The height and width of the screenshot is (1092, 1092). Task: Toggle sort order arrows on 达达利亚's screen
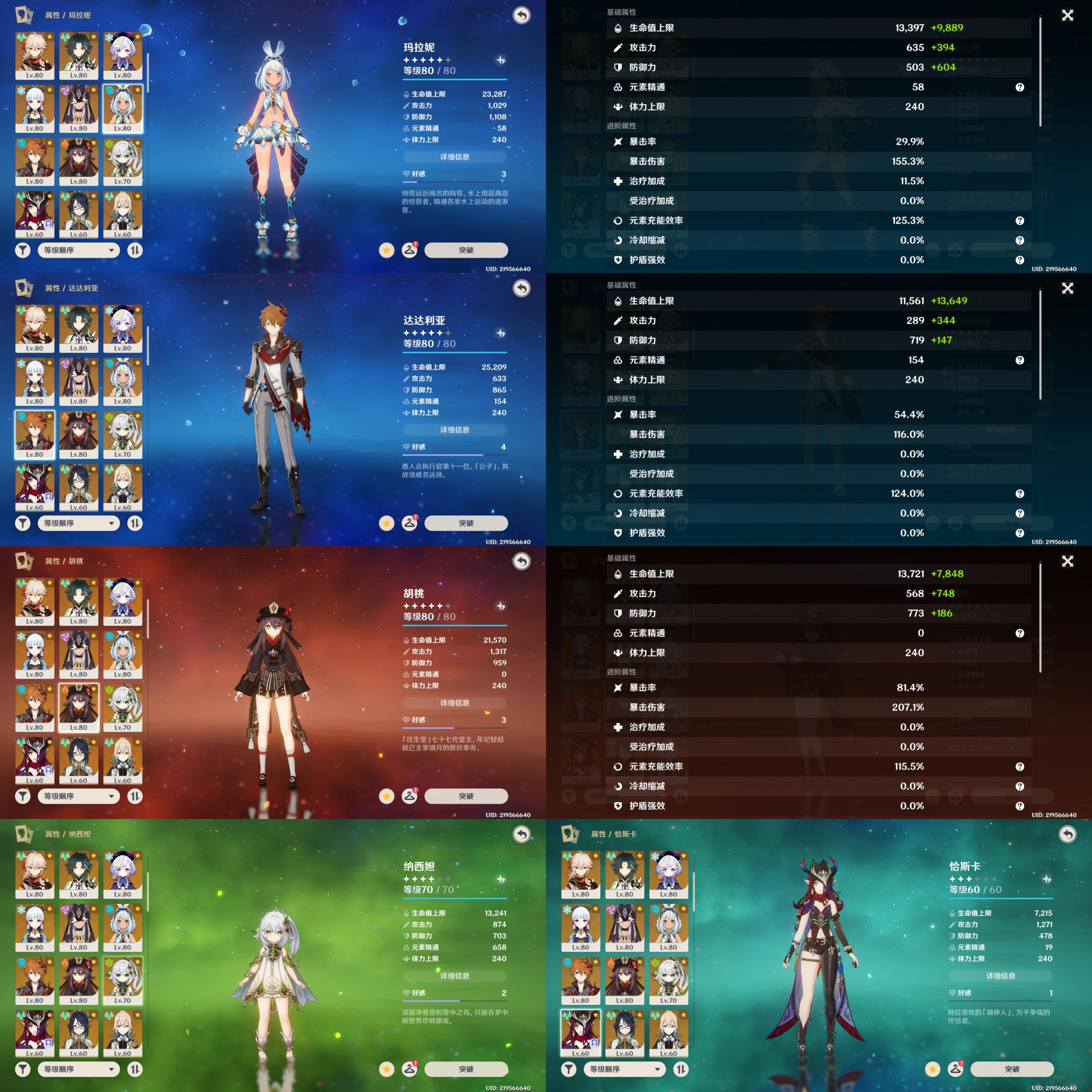(x=134, y=523)
